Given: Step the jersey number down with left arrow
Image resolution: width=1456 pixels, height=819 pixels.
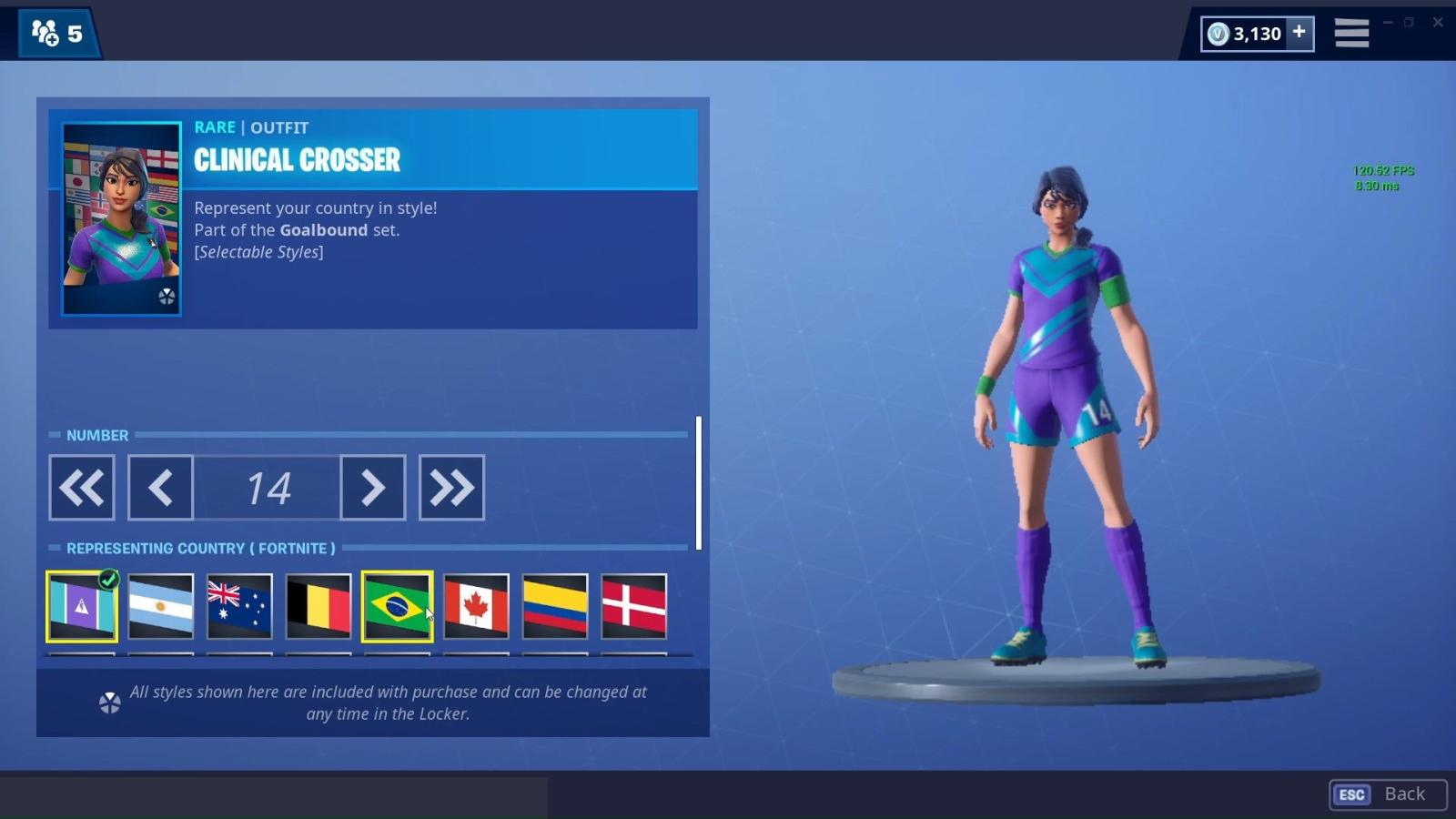Looking at the screenshot, I should (160, 488).
